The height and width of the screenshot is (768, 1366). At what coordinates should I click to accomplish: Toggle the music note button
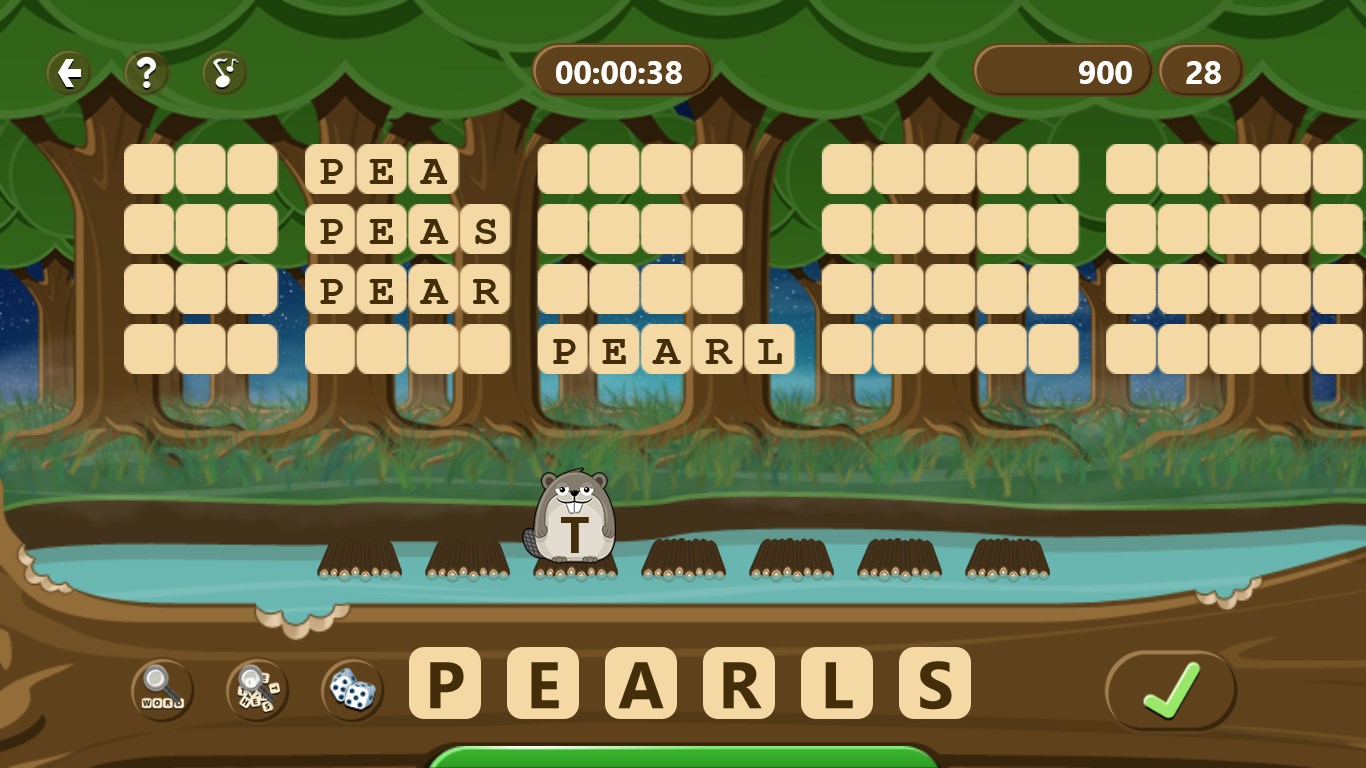pos(225,73)
